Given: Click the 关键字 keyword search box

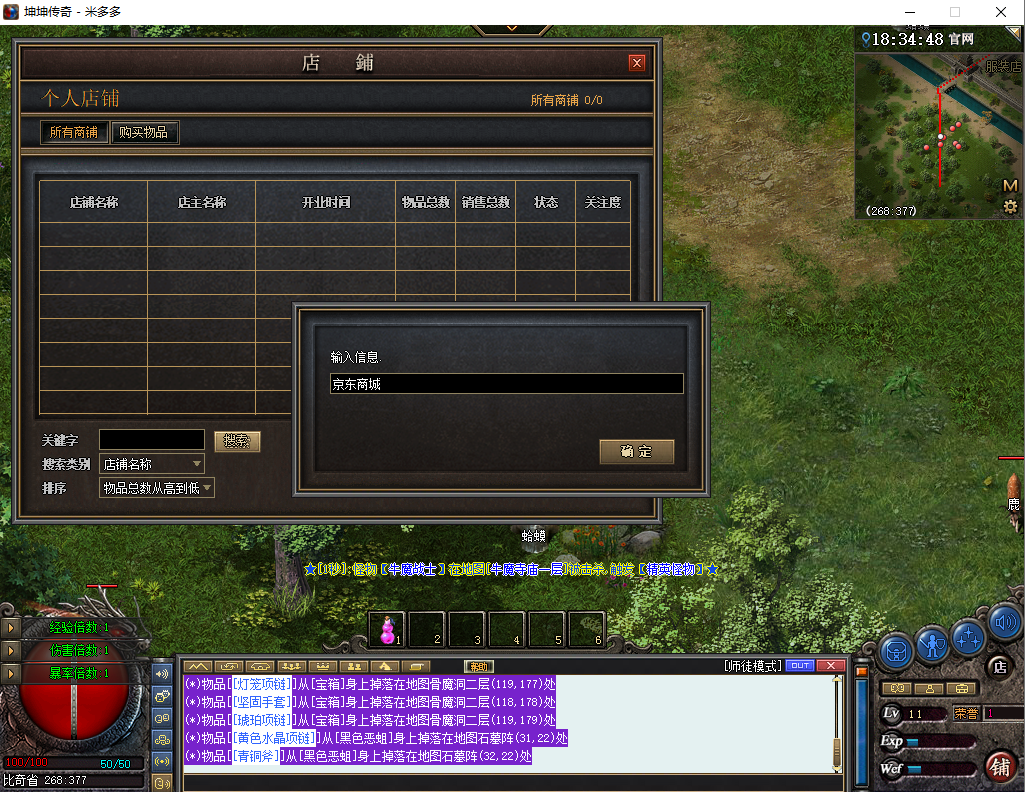Looking at the screenshot, I should [x=151, y=440].
